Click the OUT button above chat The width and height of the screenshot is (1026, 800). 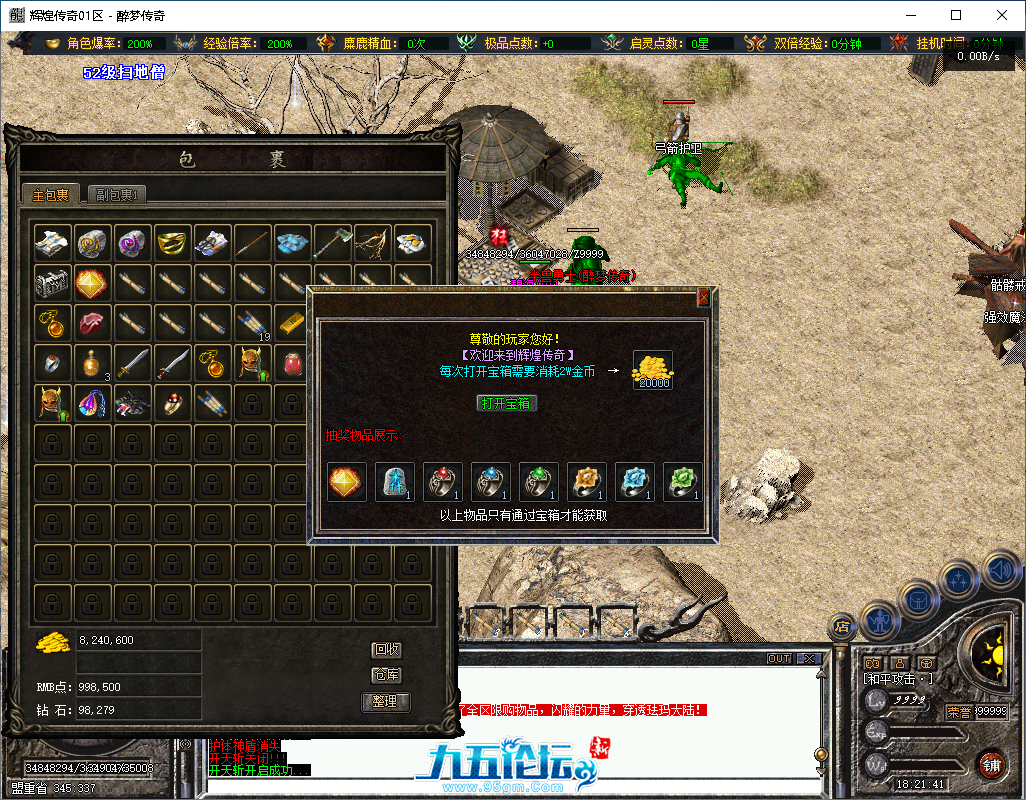779,659
